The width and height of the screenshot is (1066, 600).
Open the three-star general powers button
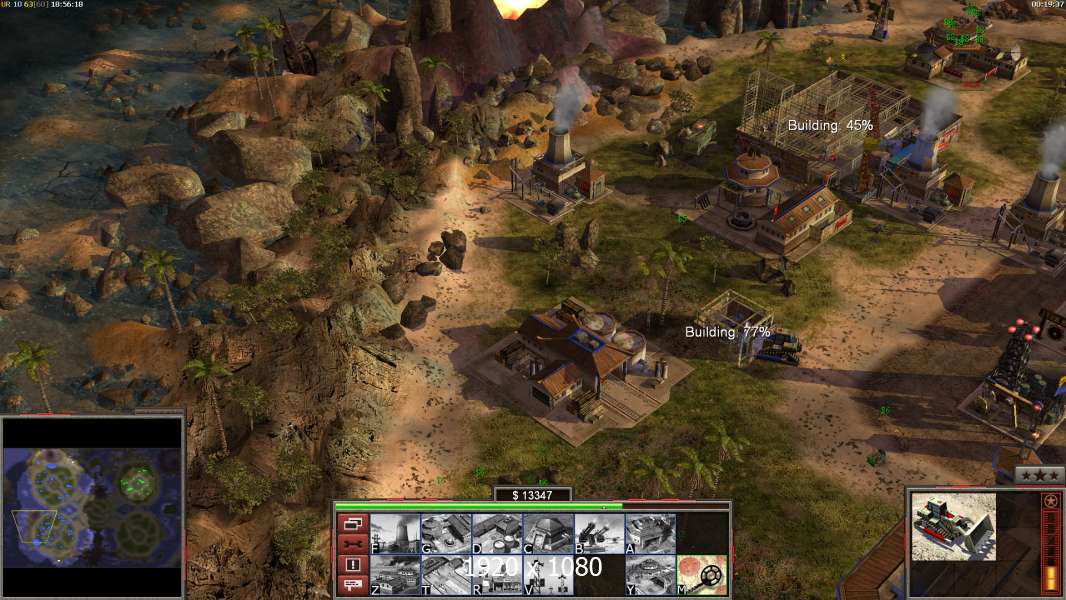[1039, 475]
